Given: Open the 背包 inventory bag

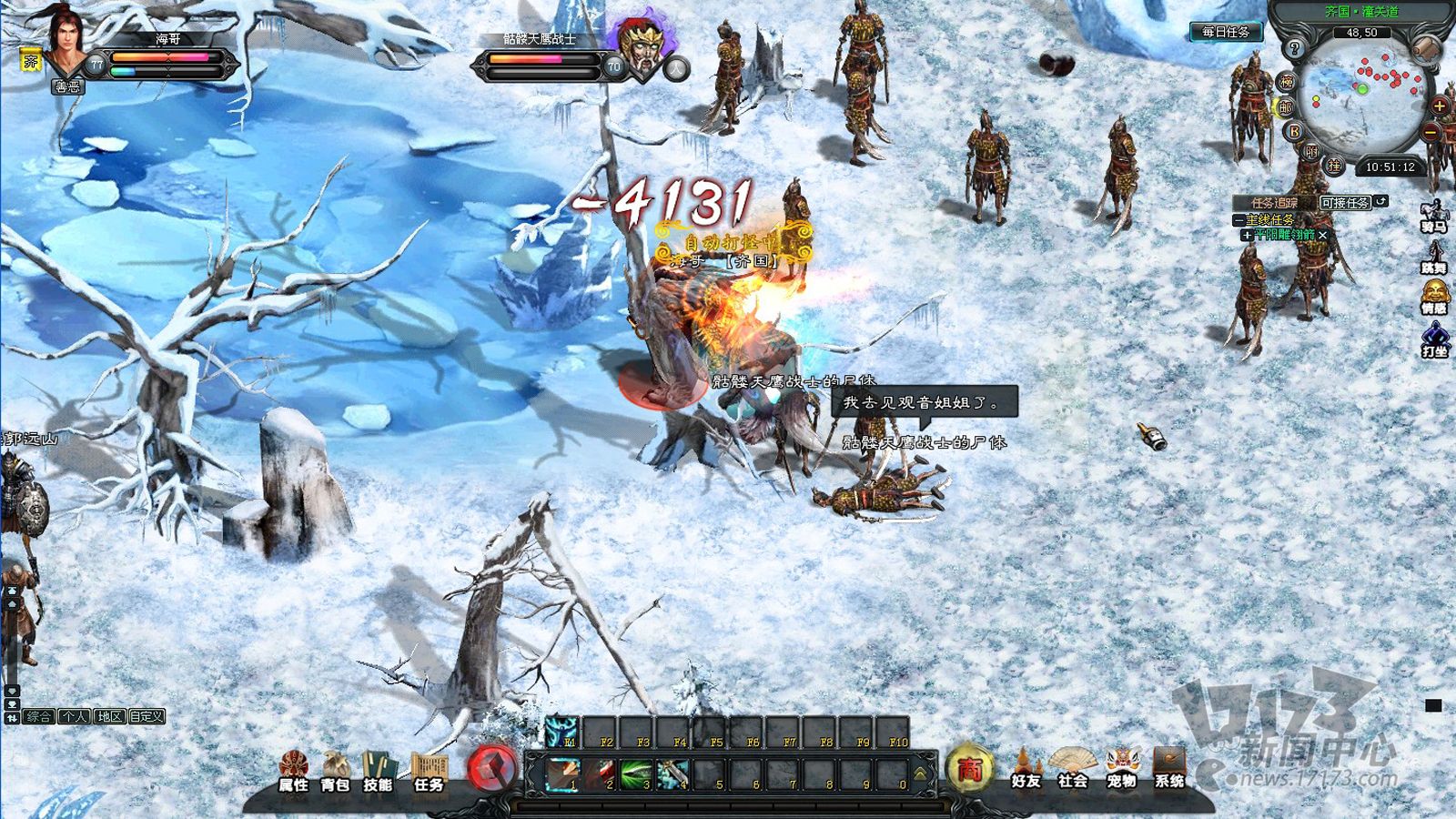Looking at the screenshot, I should [335, 772].
